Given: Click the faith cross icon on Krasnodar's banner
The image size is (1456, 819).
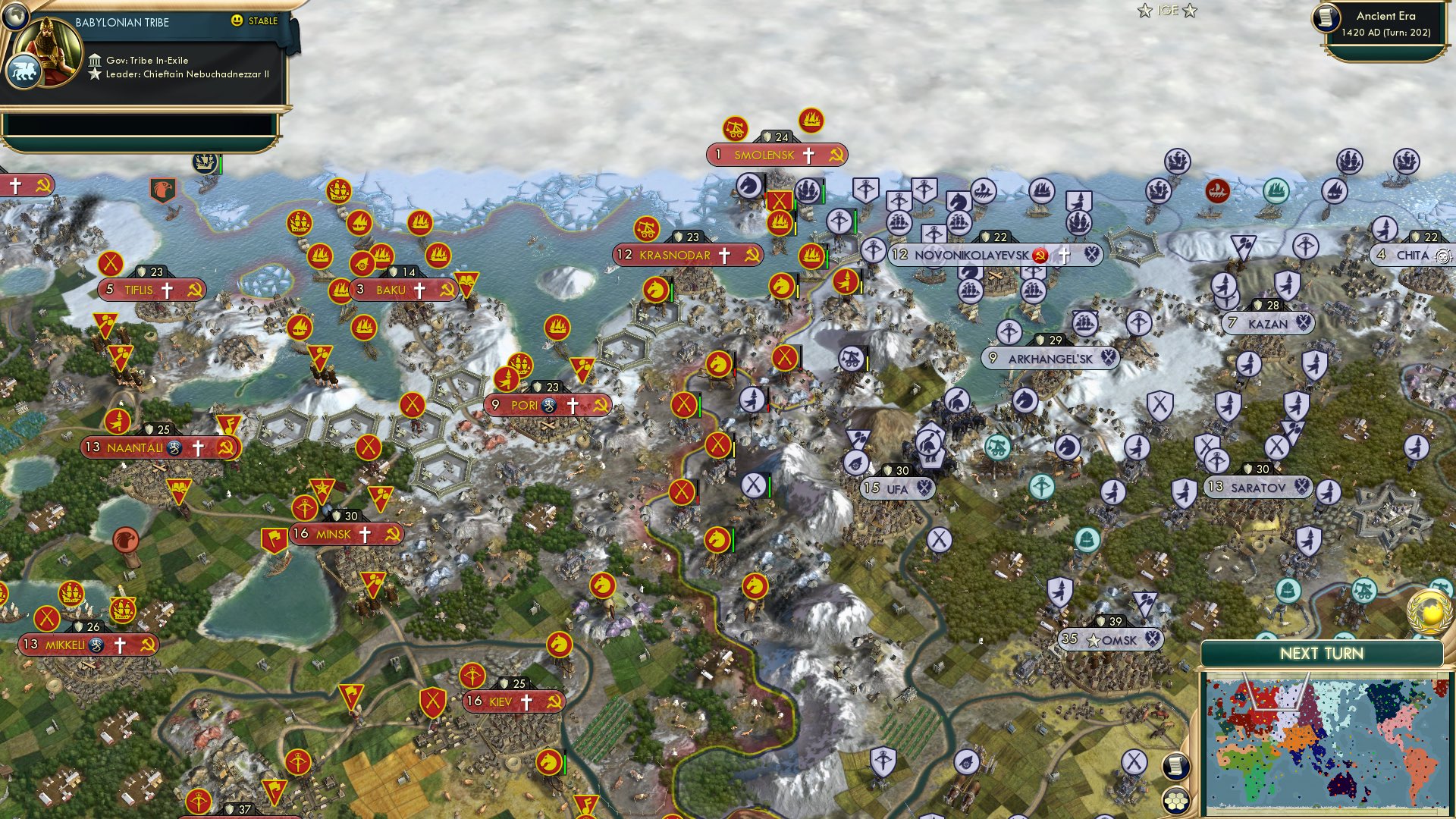Looking at the screenshot, I should [726, 256].
